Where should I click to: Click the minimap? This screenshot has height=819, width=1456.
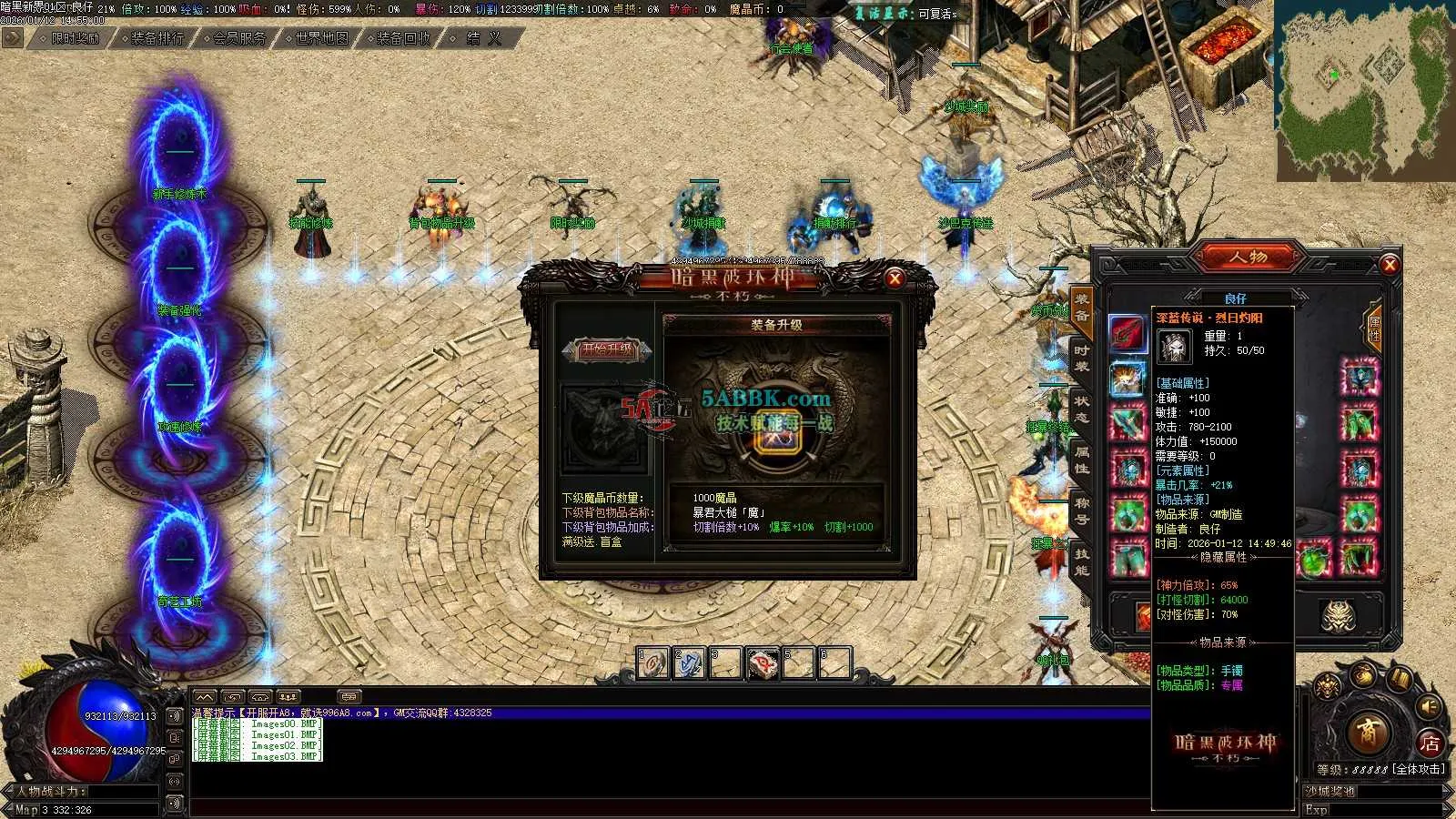tap(1364, 89)
